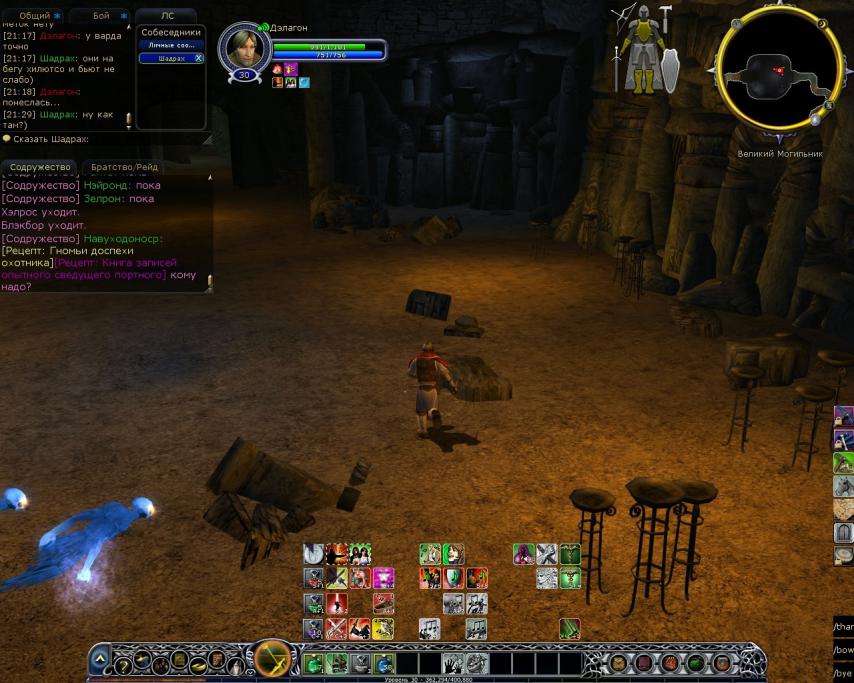Close the Шадрах conversation with its X
This screenshot has width=854, height=683.
(198, 58)
